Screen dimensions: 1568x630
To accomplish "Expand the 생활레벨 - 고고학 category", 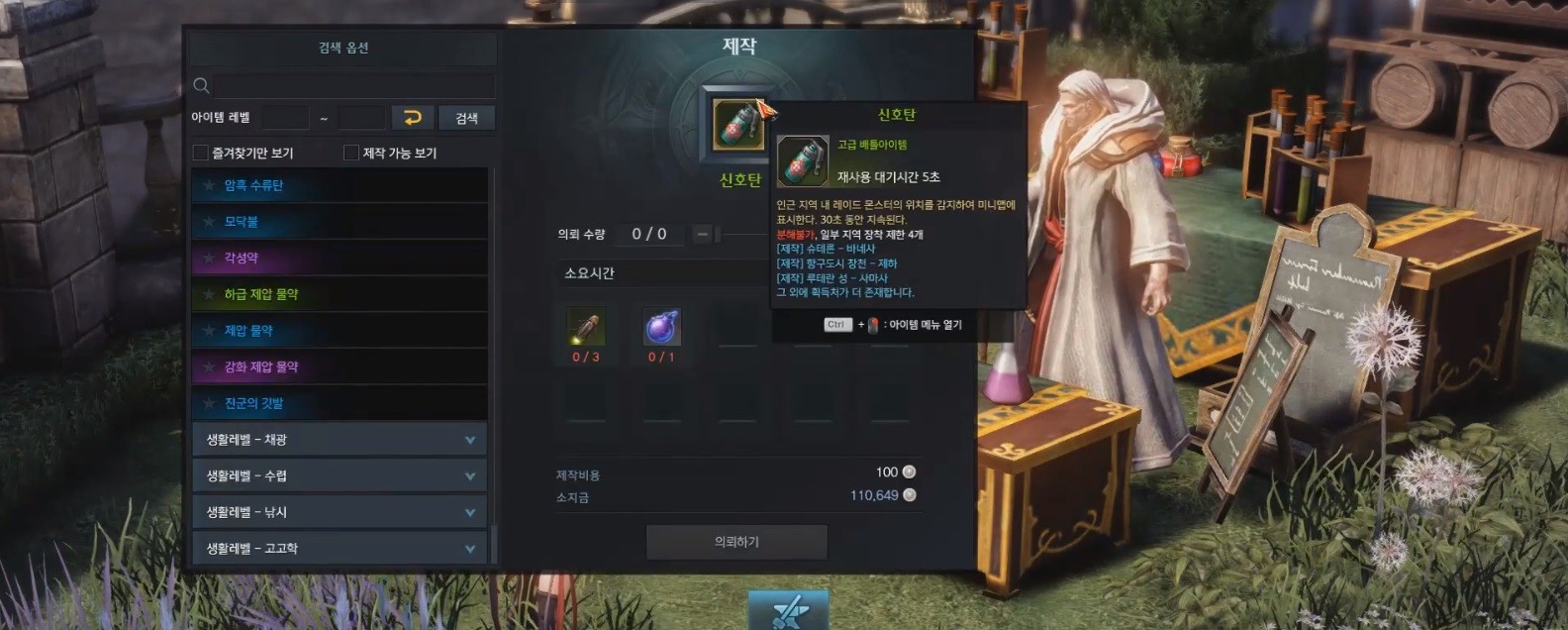I will pyautogui.click(x=339, y=548).
